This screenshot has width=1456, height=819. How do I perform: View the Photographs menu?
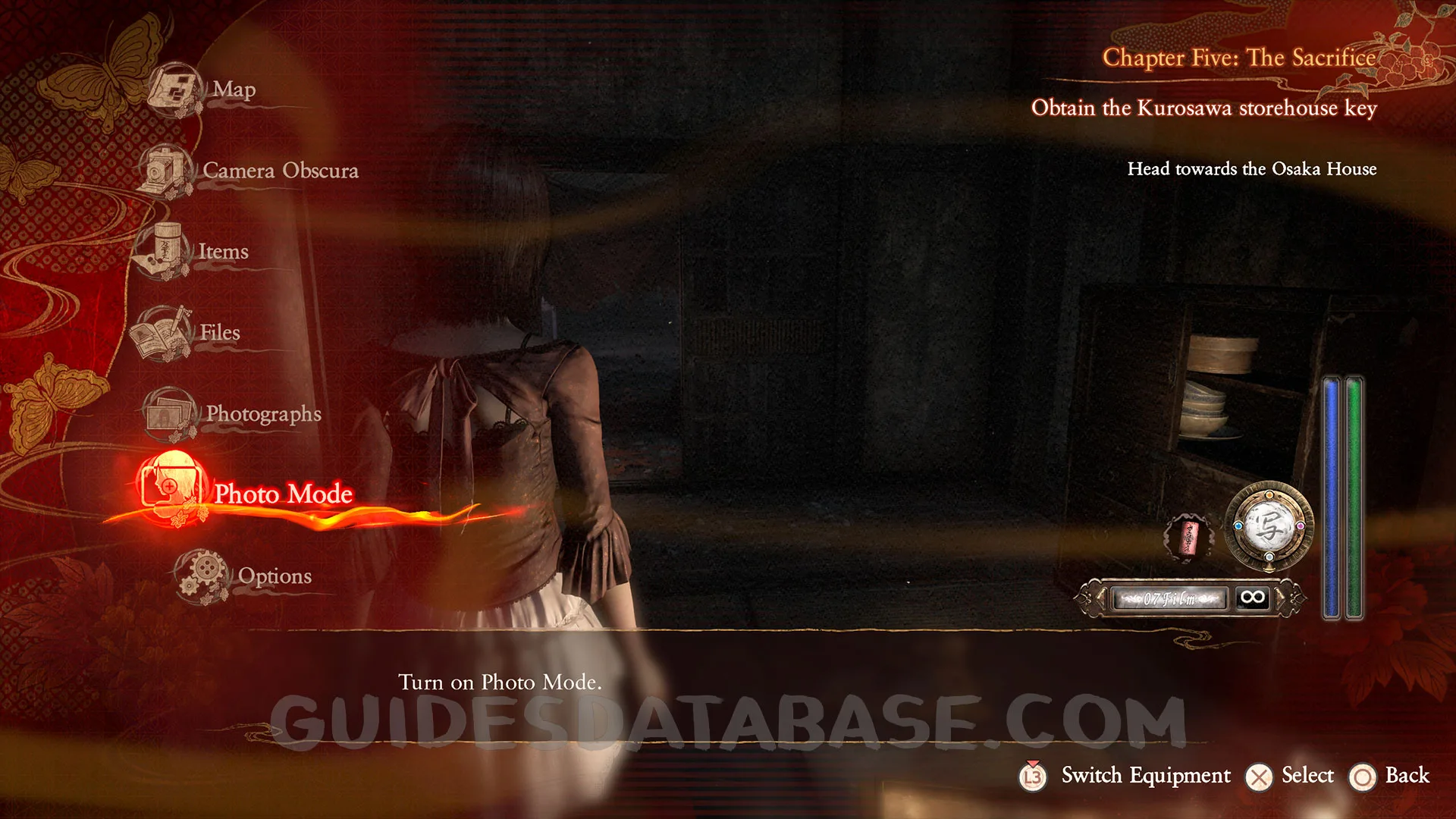(x=262, y=413)
